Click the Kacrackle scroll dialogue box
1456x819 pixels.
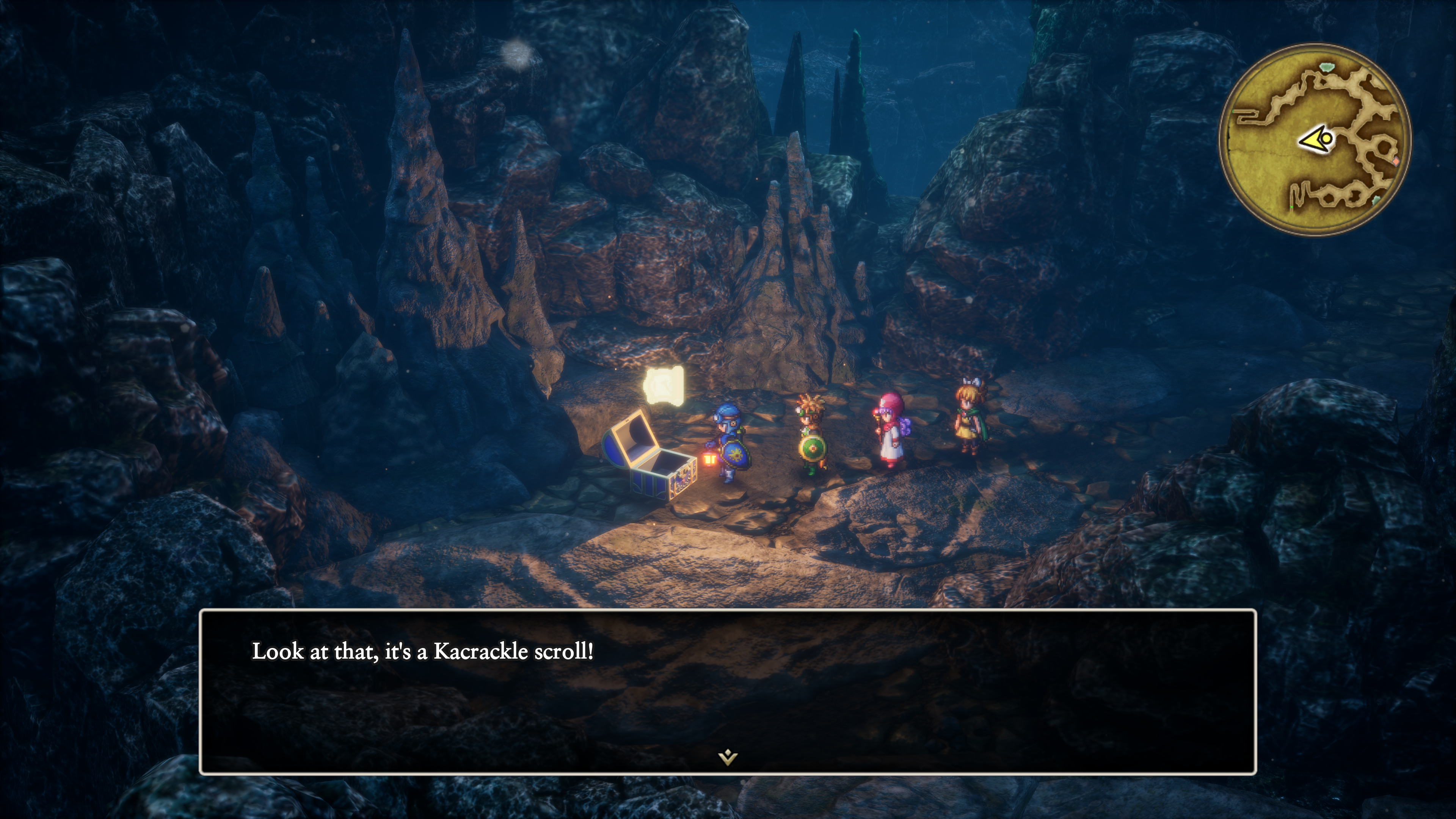(x=728, y=691)
